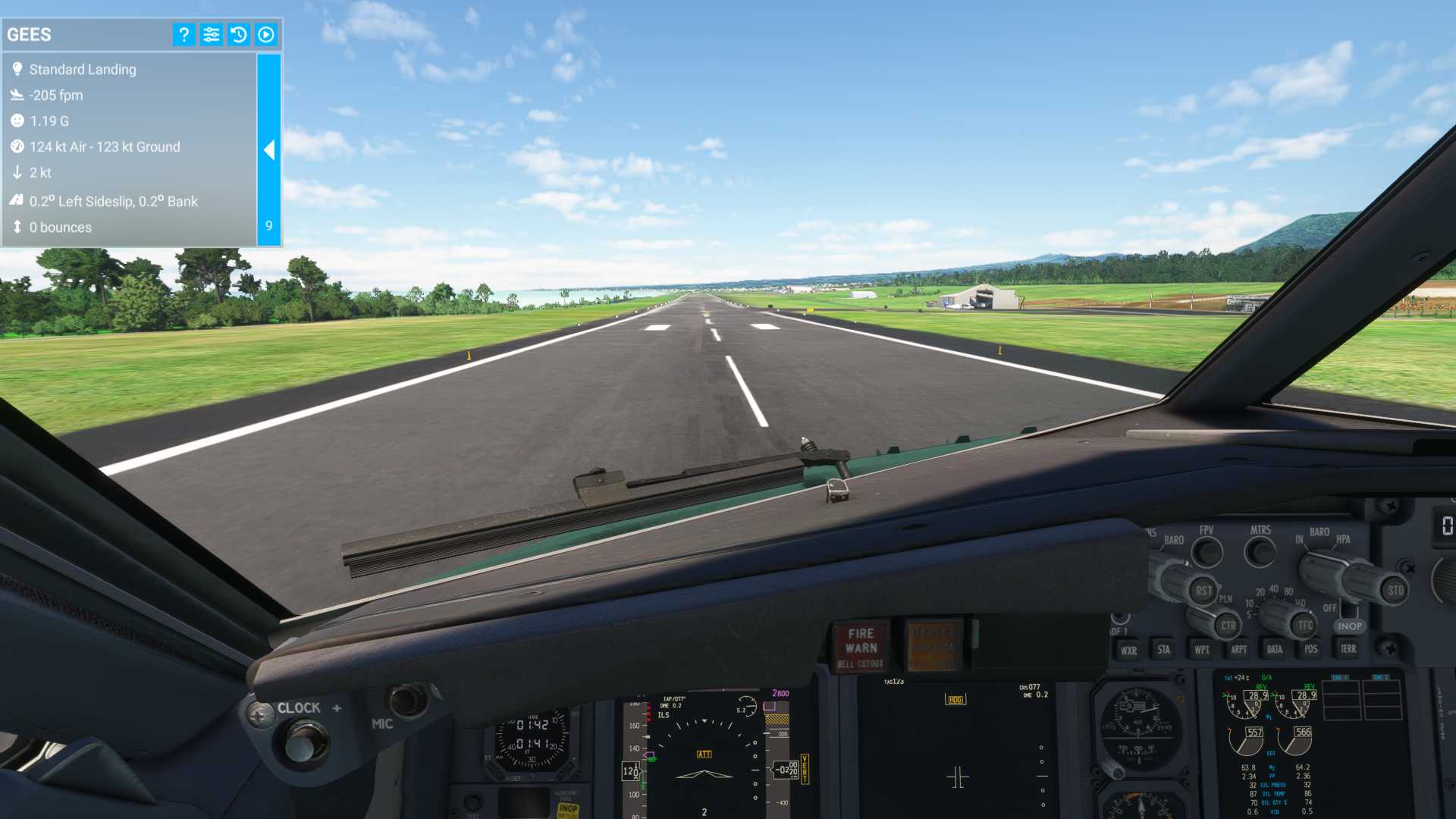The height and width of the screenshot is (819, 1456).
Task: Push the TFC traffic button
Action: (1304, 625)
